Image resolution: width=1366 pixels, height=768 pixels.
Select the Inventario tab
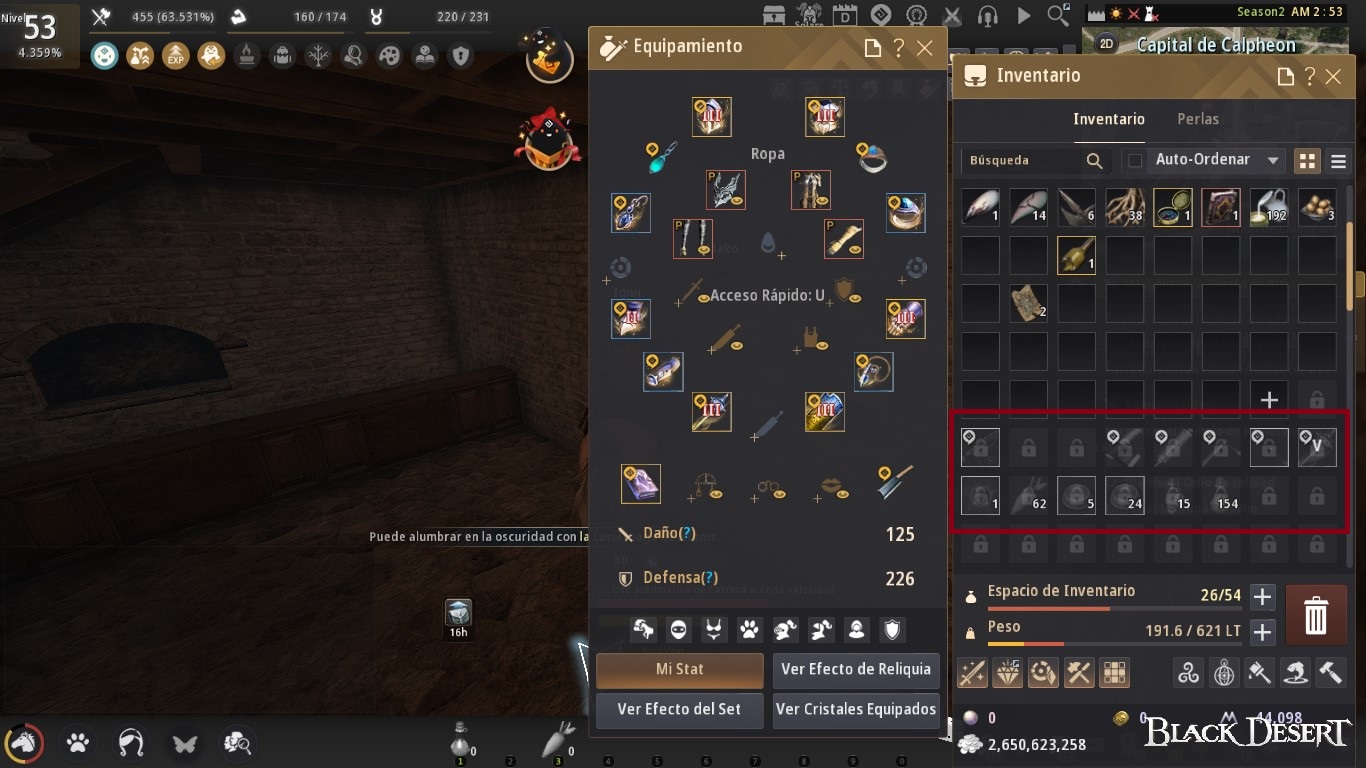coord(1109,118)
